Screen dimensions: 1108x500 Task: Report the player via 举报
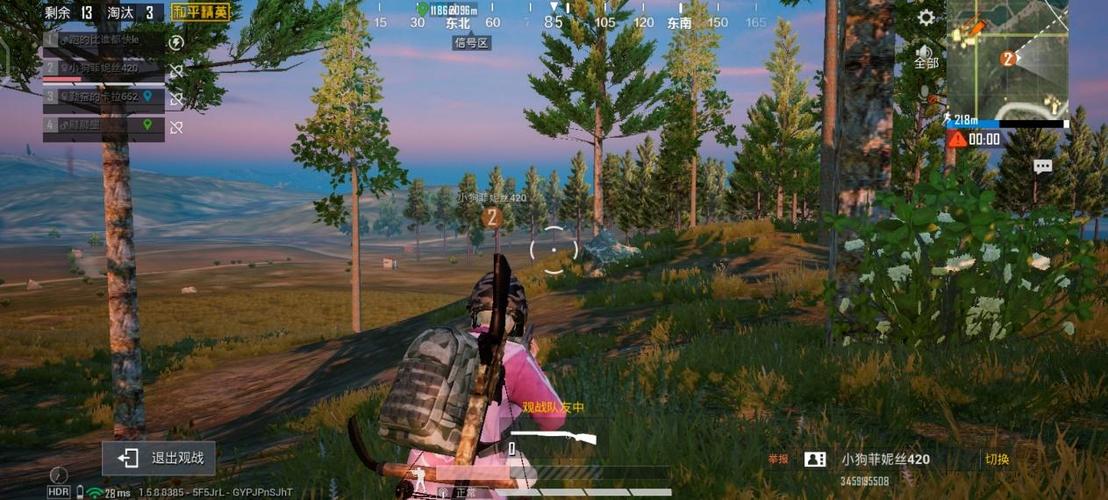click(778, 459)
